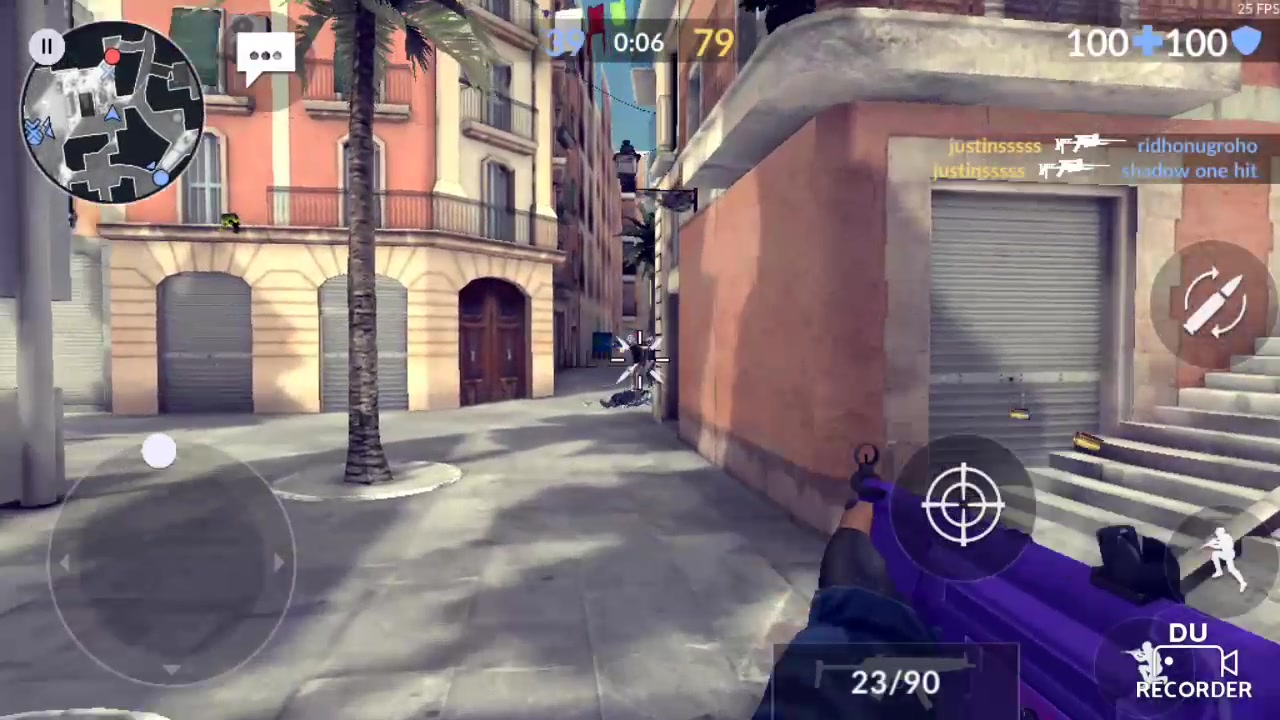Tap the 25 FPS counter
Image resolution: width=1280 pixels, height=720 pixels.
1258,9
